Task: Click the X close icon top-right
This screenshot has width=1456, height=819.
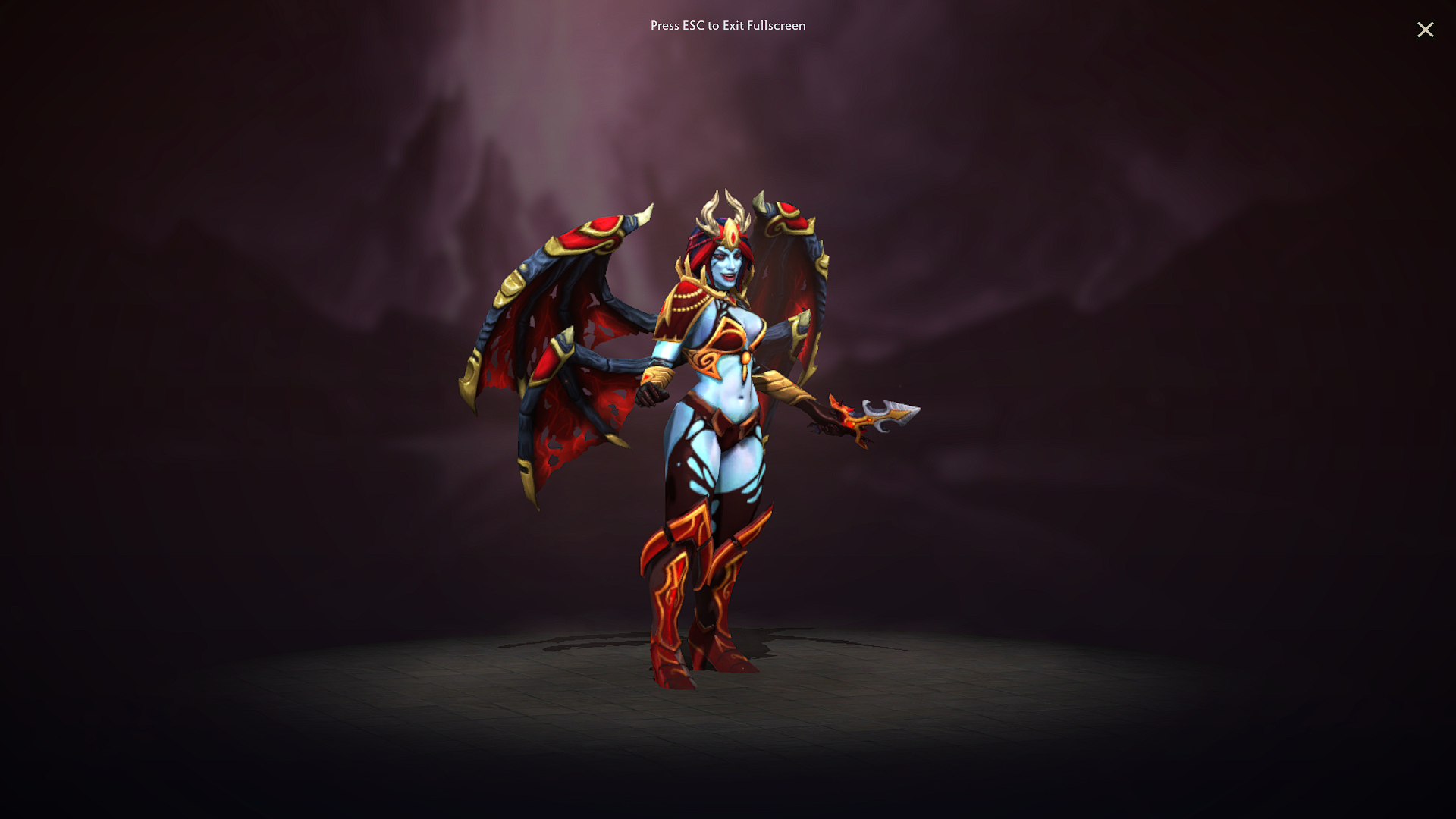Action: tap(1426, 30)
